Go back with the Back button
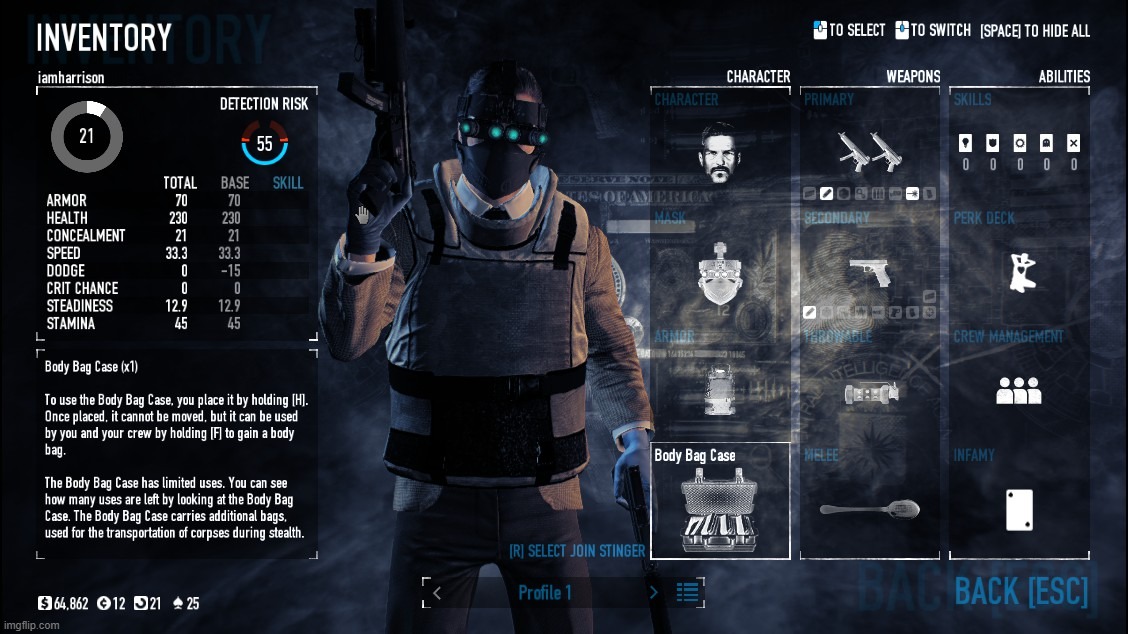The height and width of the screenshot is (634, 1128). pyautogui.click(x=1020, y=591)
